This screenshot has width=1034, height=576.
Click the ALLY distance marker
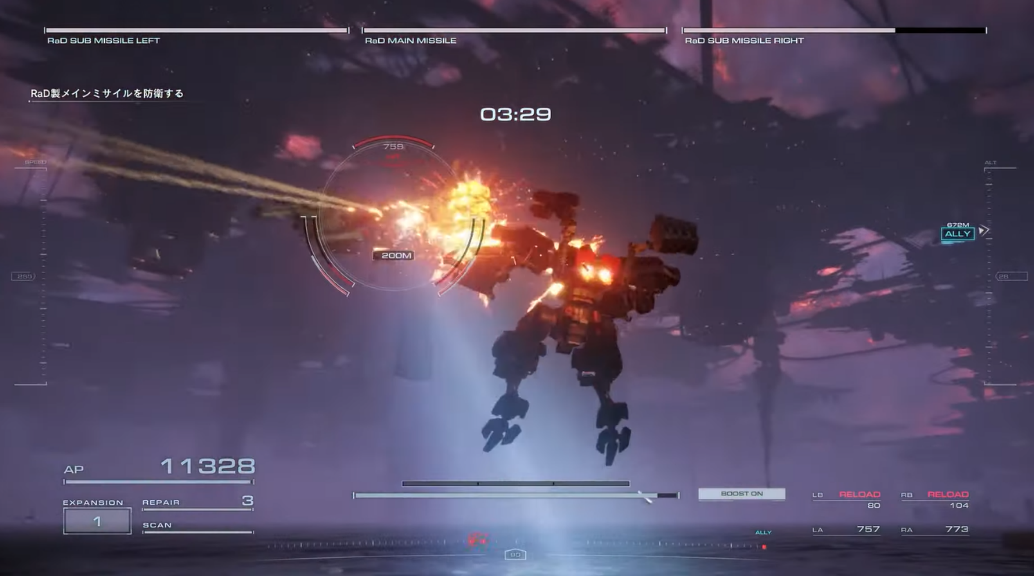coord(957,234)
